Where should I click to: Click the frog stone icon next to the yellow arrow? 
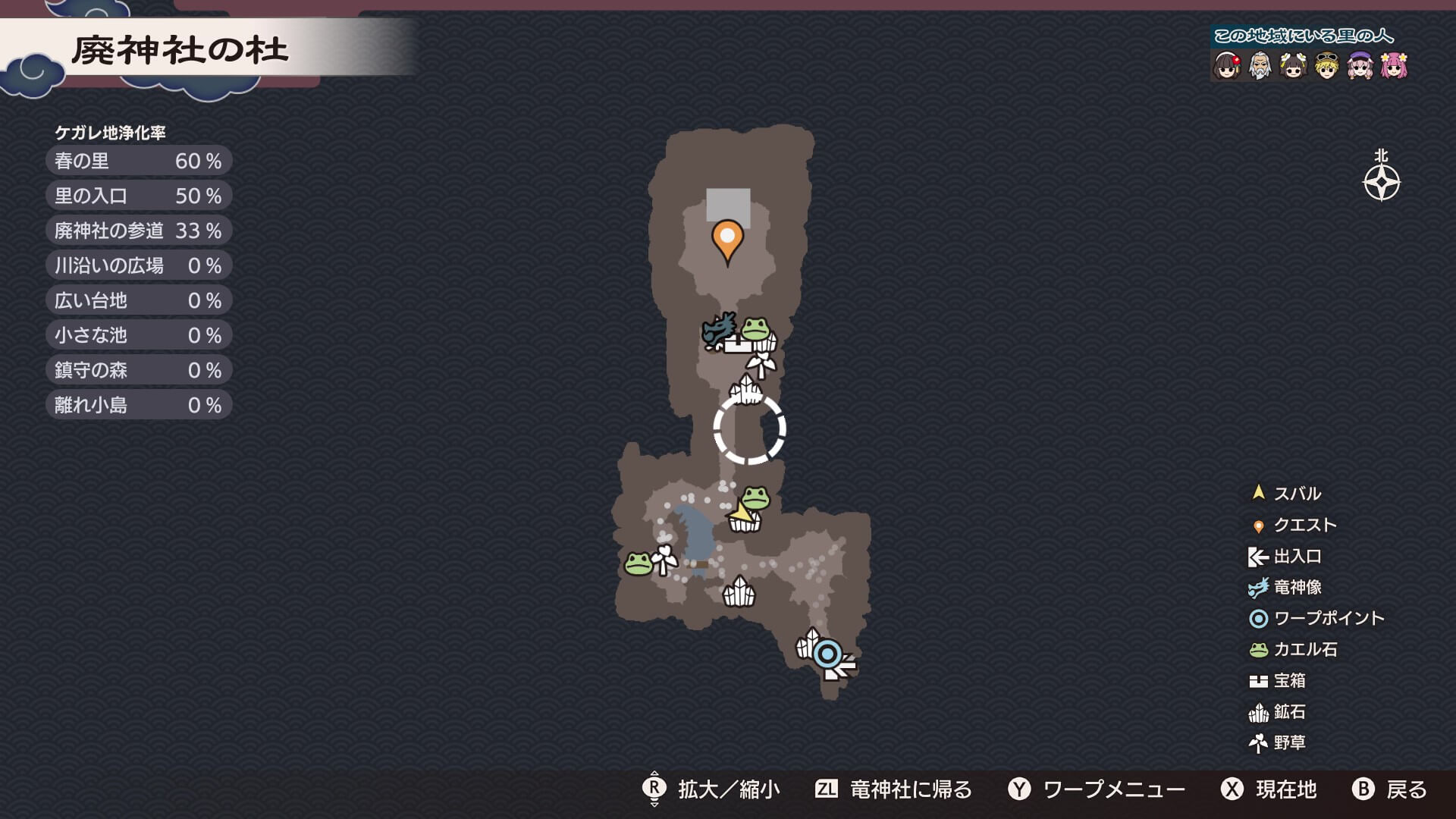755,497
